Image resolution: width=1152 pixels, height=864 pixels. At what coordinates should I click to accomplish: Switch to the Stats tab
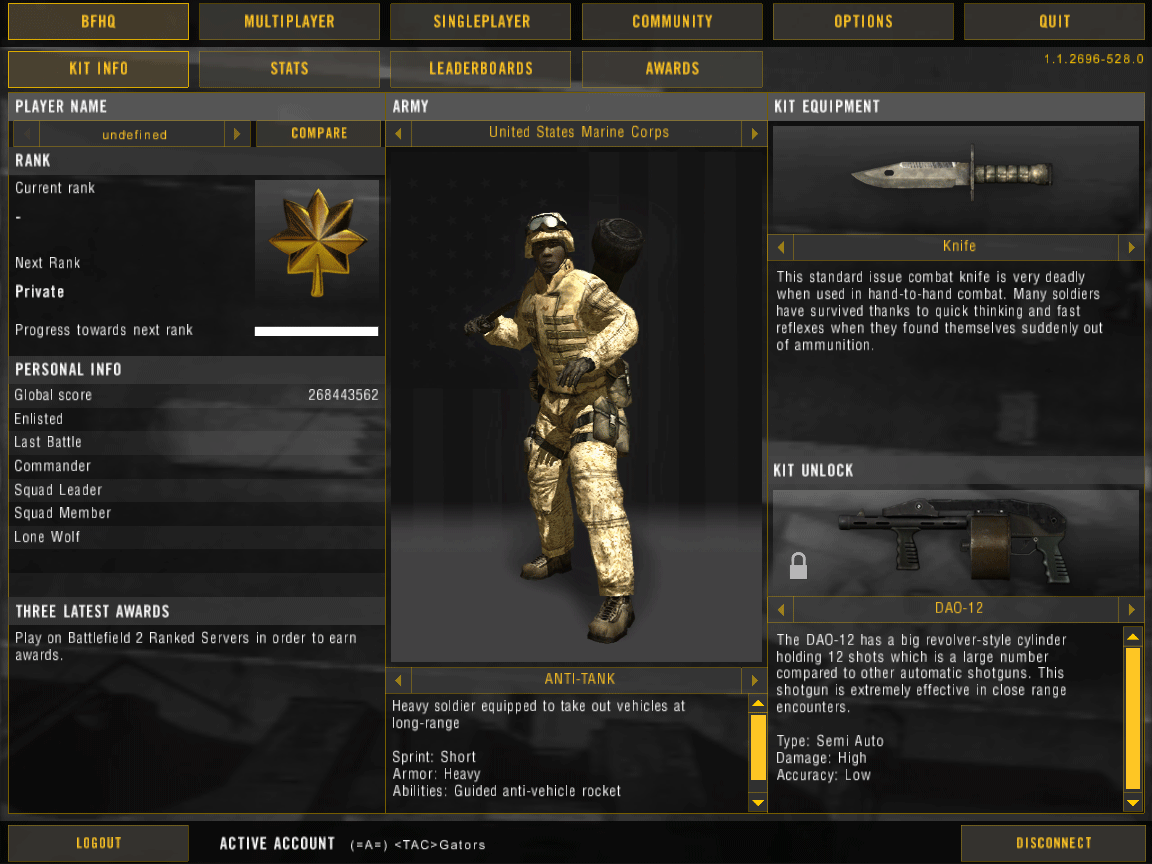[x=289, y=69]
